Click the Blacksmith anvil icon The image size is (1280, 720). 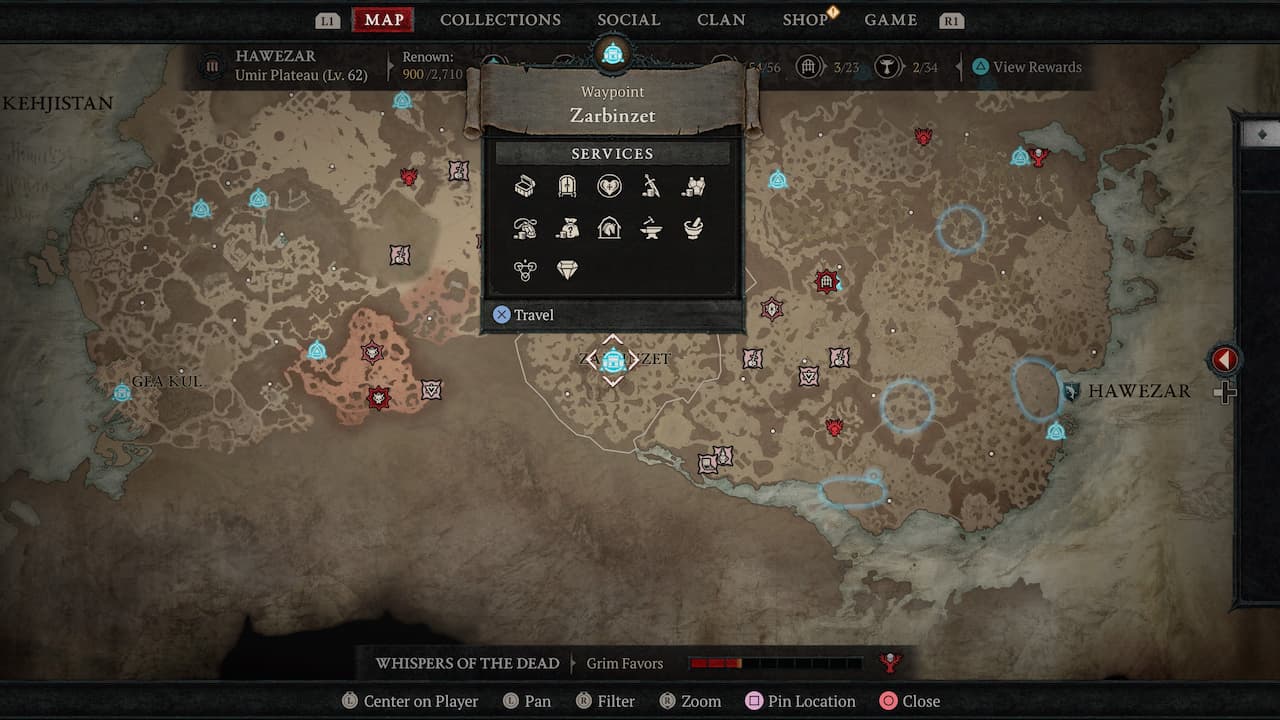pyautogui.click(x=651, y=228)
